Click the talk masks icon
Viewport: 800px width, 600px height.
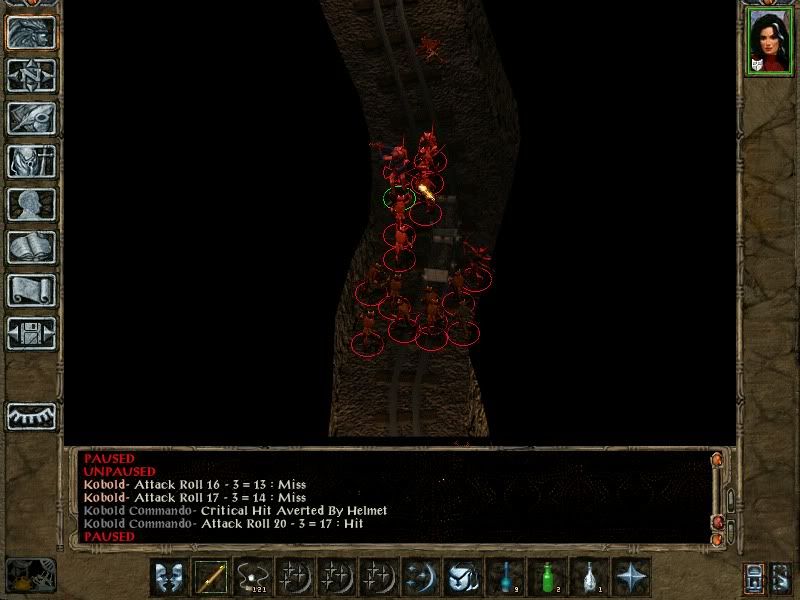click(169, 577)
